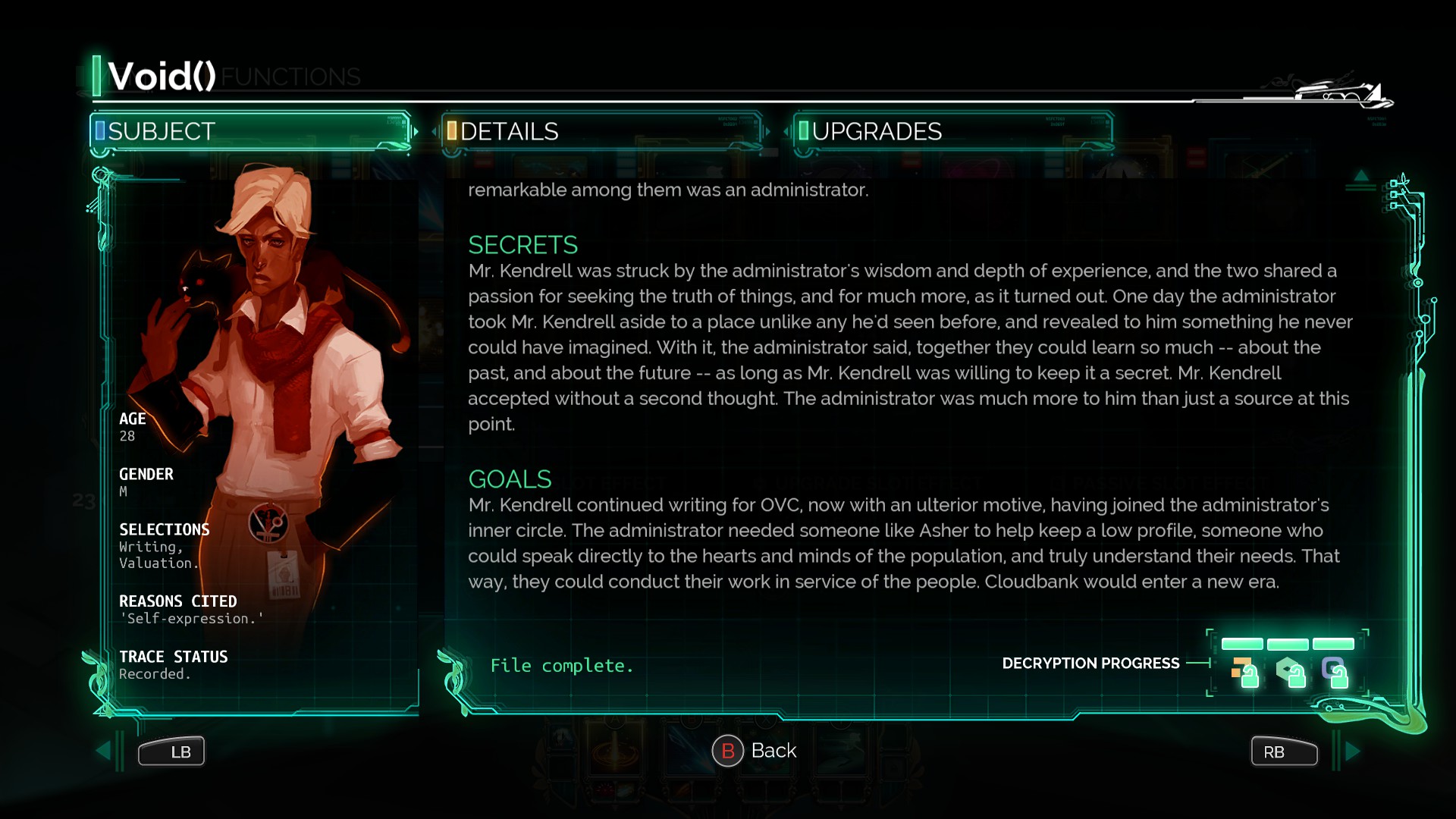Show next function with right arrow
The height and width of the screenshot is (819, 1456).
pos(1353,751)
